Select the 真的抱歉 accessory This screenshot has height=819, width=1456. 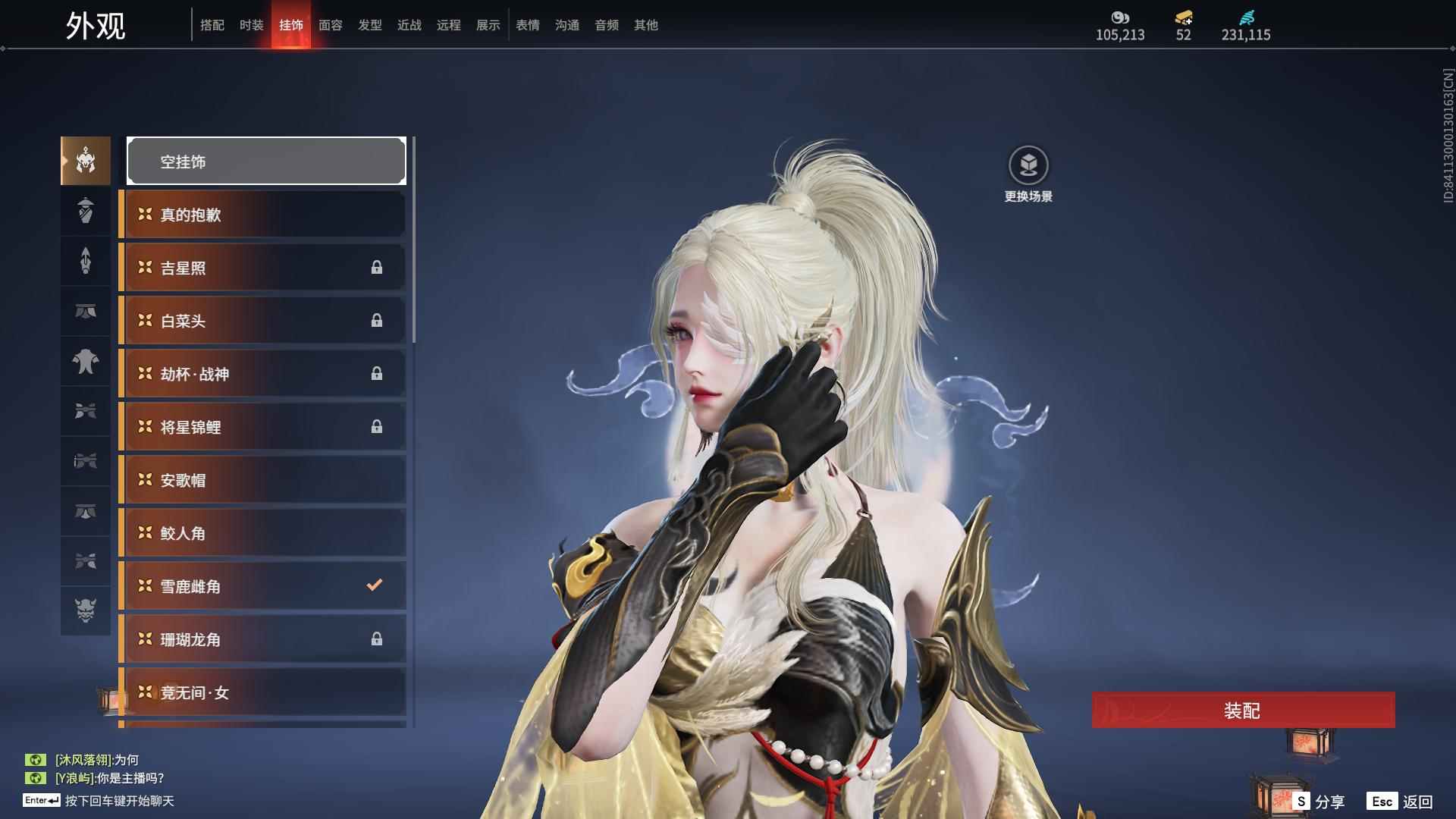coord(262,215)
